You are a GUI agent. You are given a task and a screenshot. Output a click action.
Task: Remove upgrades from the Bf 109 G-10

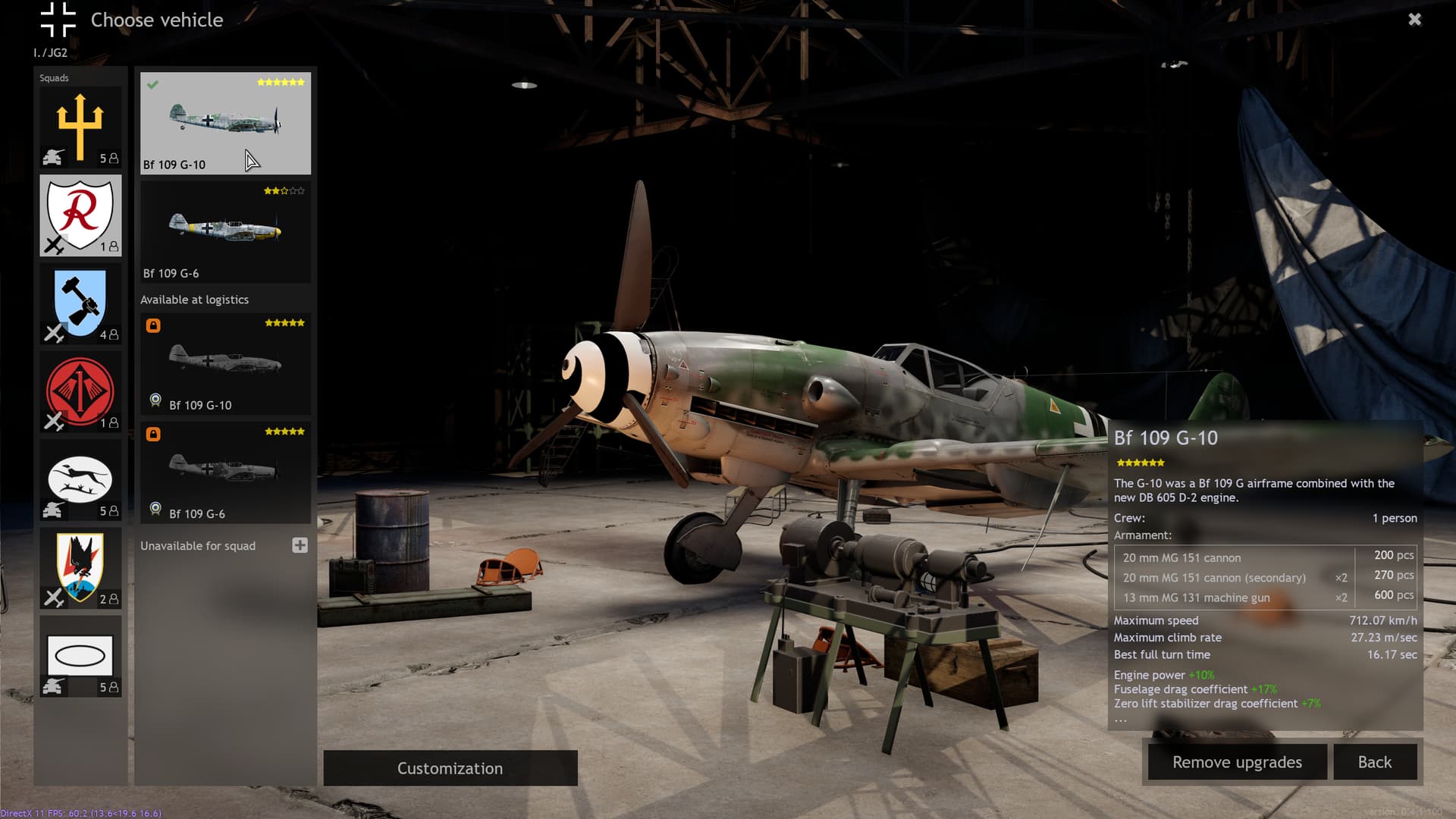(1237, 762)
